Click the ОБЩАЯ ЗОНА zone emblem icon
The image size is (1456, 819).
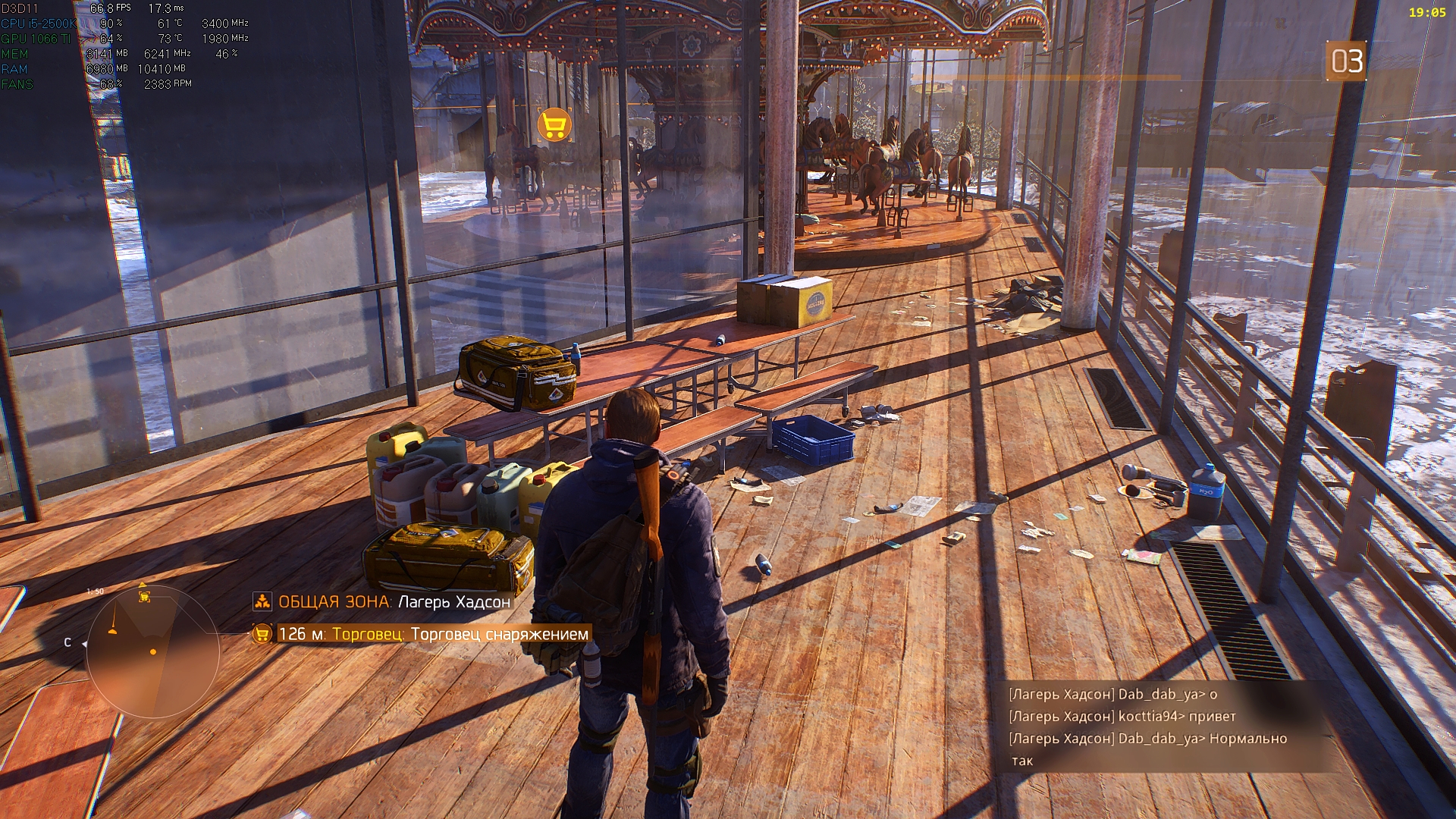pos(262,602)
